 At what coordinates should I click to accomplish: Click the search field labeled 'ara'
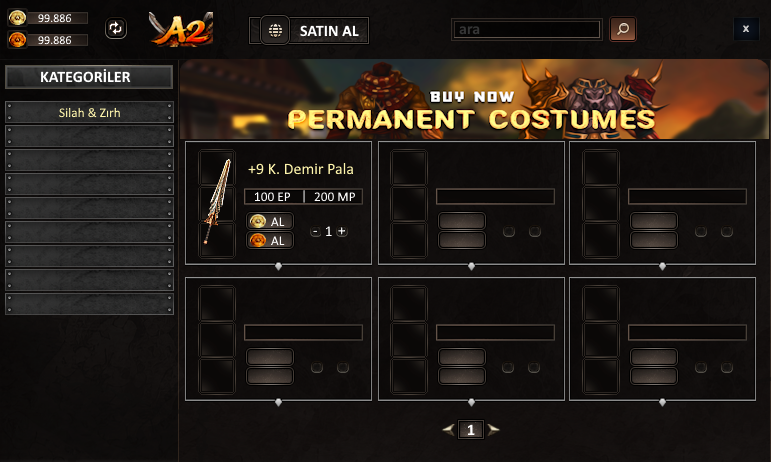pos(528,29)
